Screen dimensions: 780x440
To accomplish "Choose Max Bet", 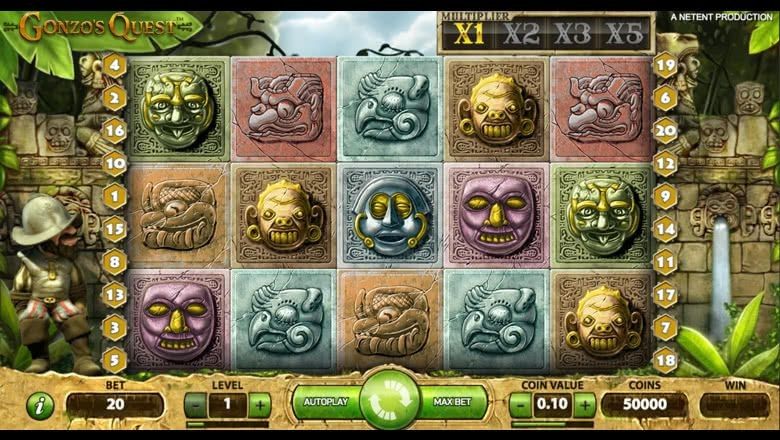I will click(x=453, y=402).
